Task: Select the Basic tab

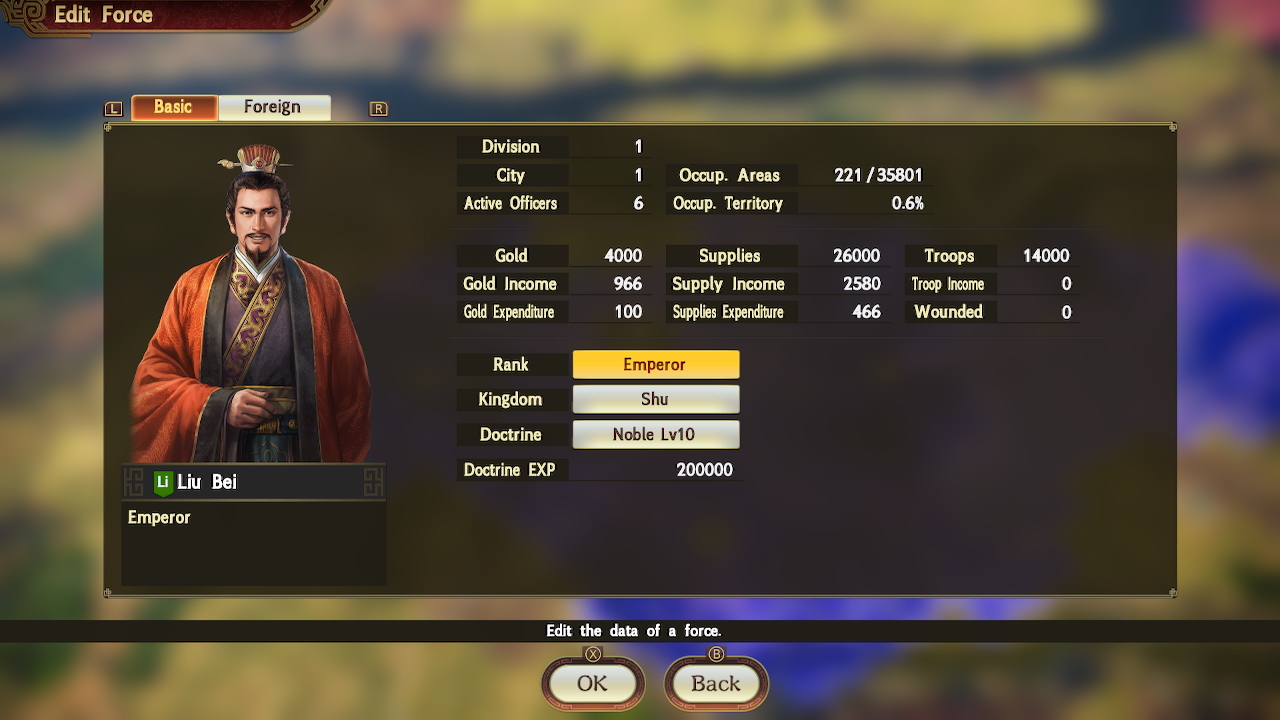Action: point(174,106)
